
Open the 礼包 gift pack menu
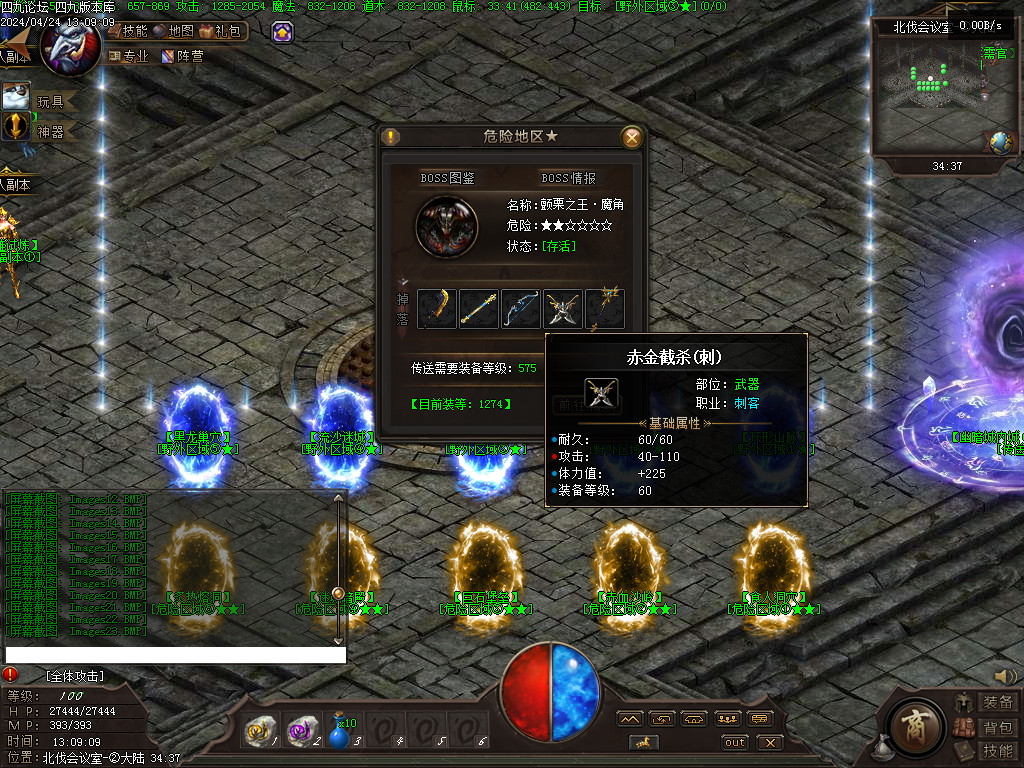(x=222, y=31)
